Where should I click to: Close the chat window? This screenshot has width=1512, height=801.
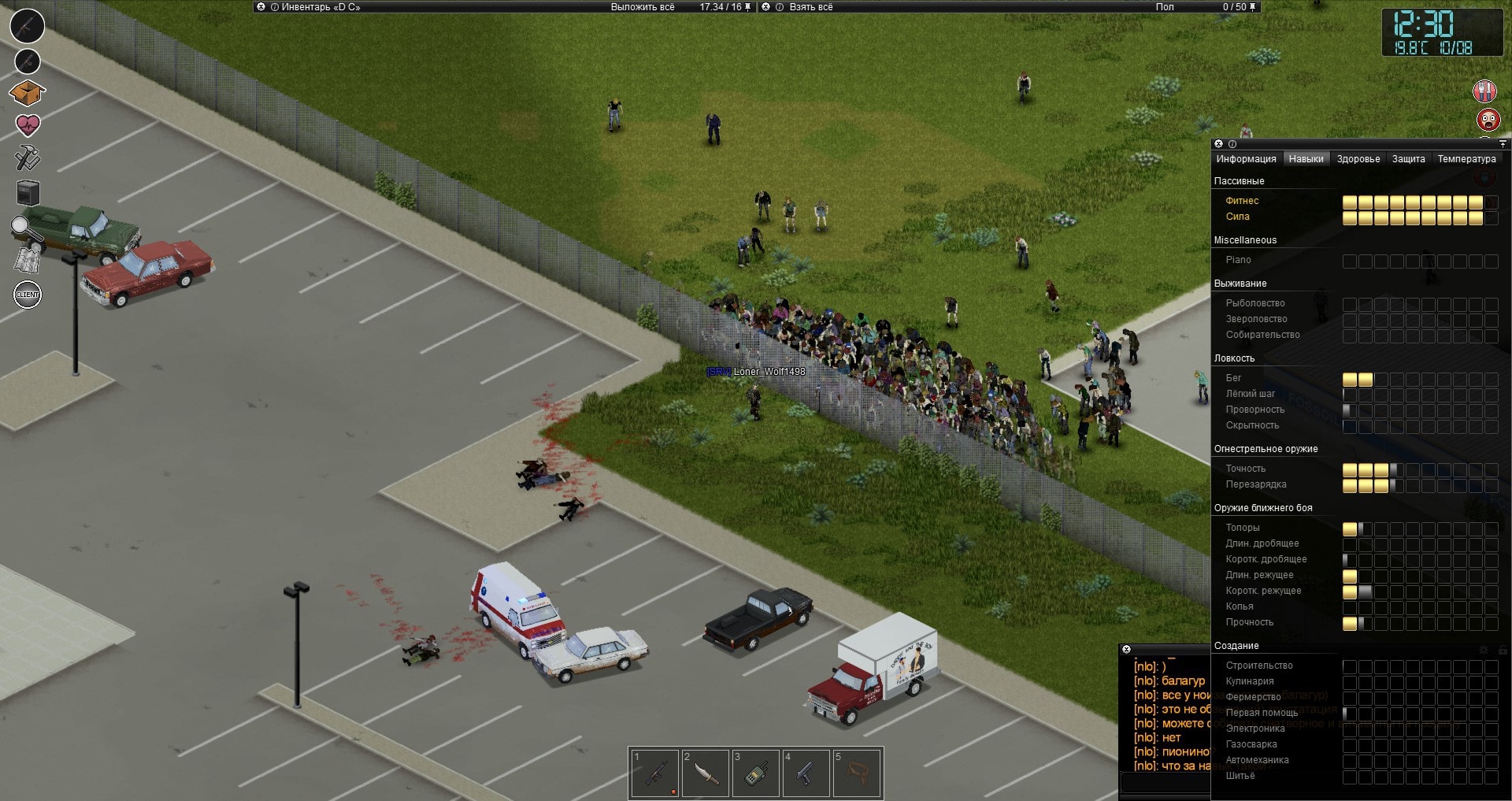pyautogui.click(x=1126, y=650)
